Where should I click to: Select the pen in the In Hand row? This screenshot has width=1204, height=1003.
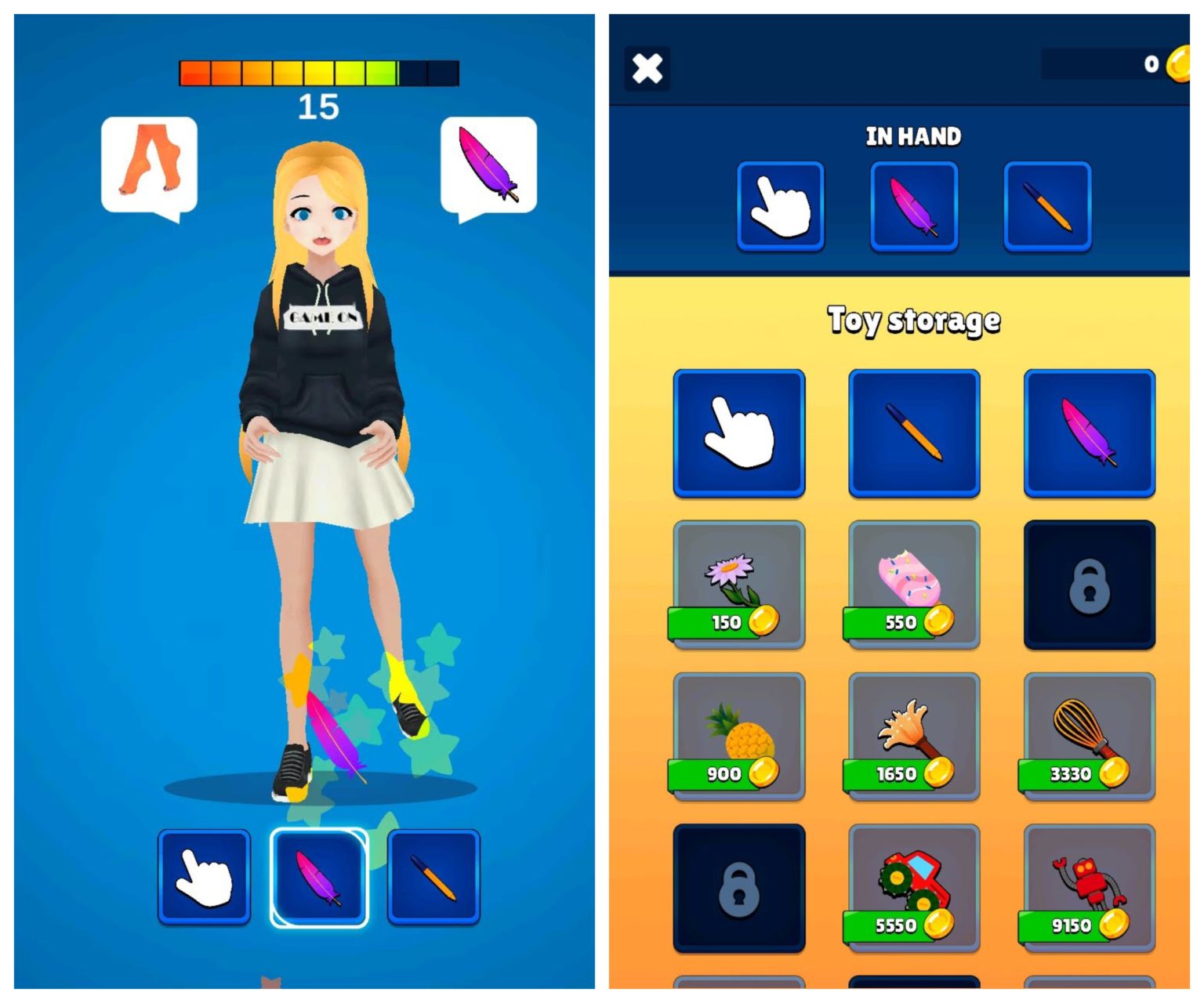1047,206
